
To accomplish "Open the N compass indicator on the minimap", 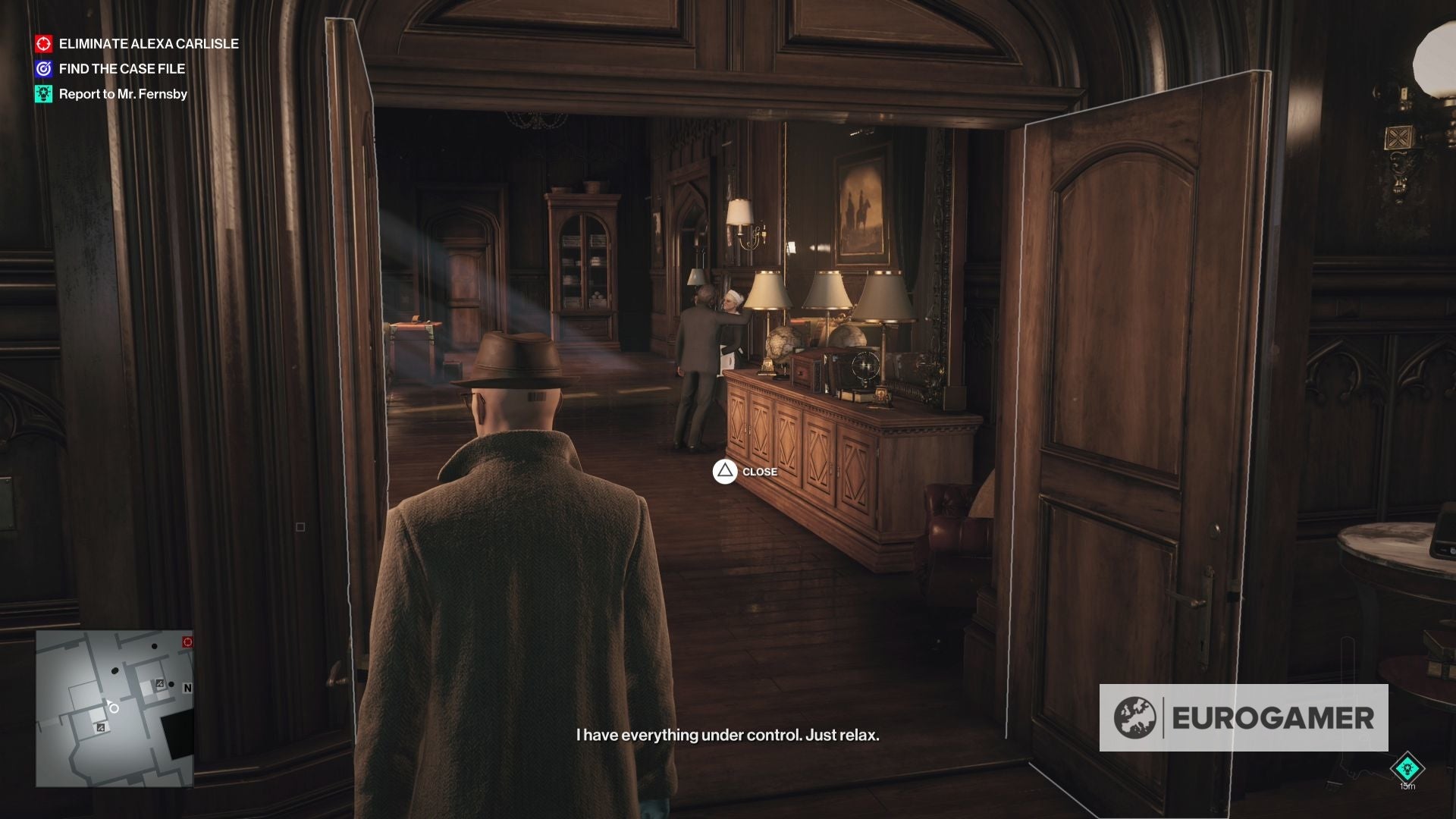I will tap(188, 688).
